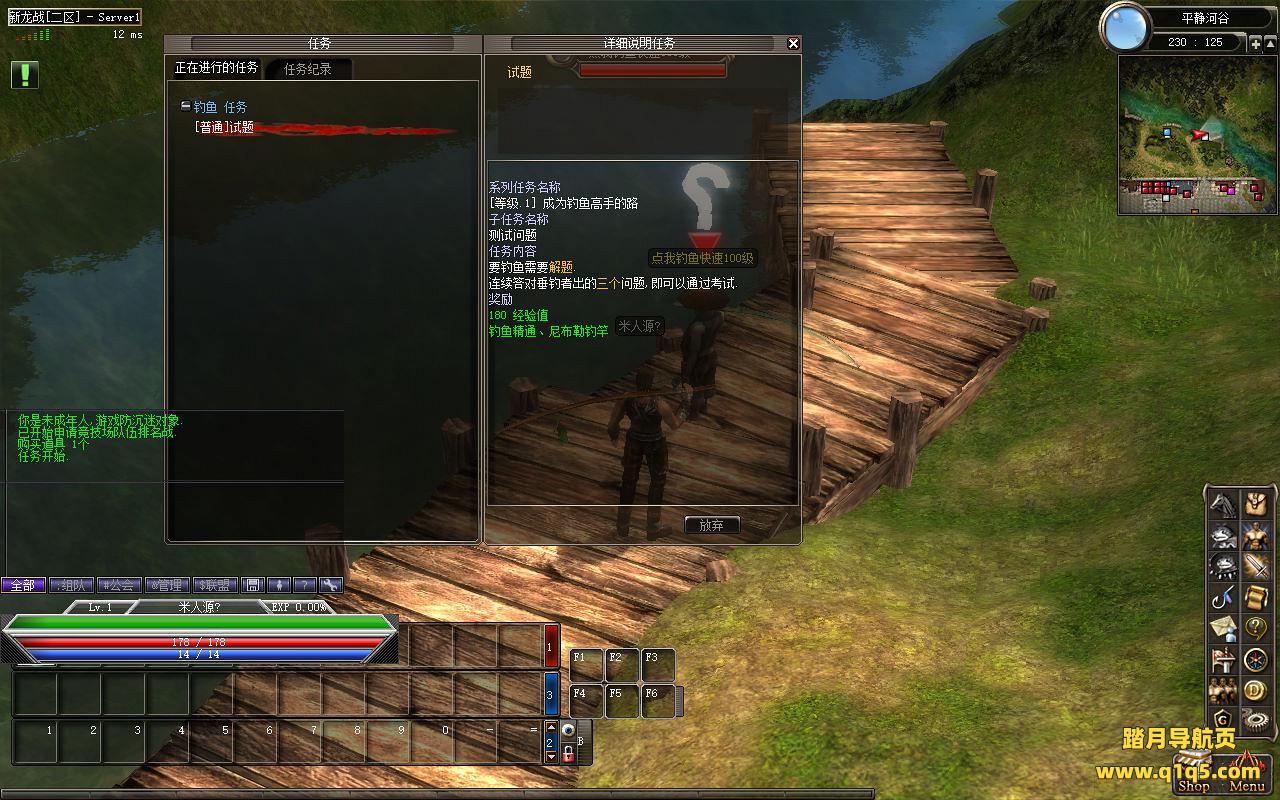The image size is (1280, 800).
Task: Close the quest detail window
Action: click(793, 43)
